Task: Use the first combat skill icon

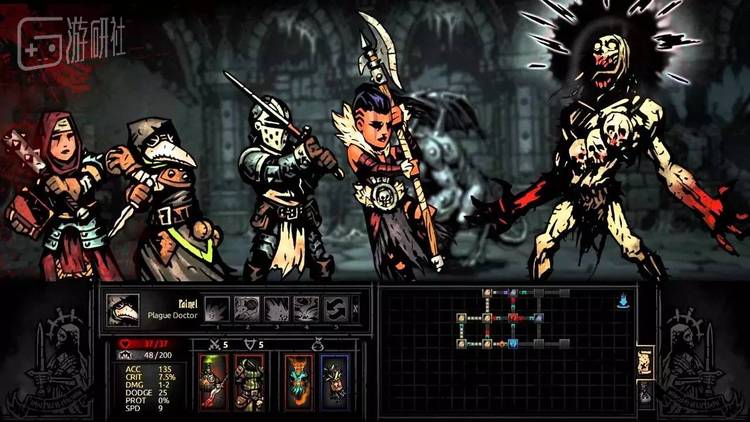Action: (217, 308)
